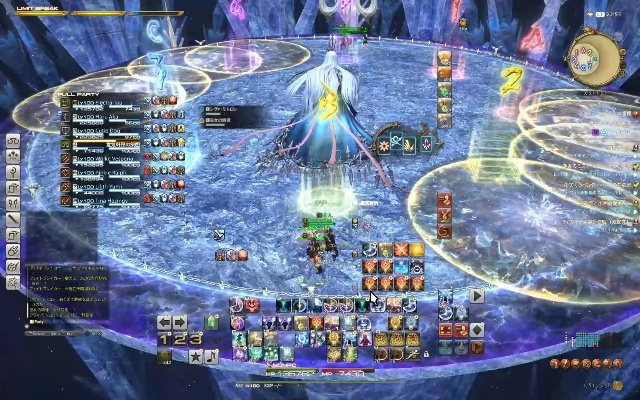Select the number 1 hotbar button
640x400 pixels.
coord(163,339)
